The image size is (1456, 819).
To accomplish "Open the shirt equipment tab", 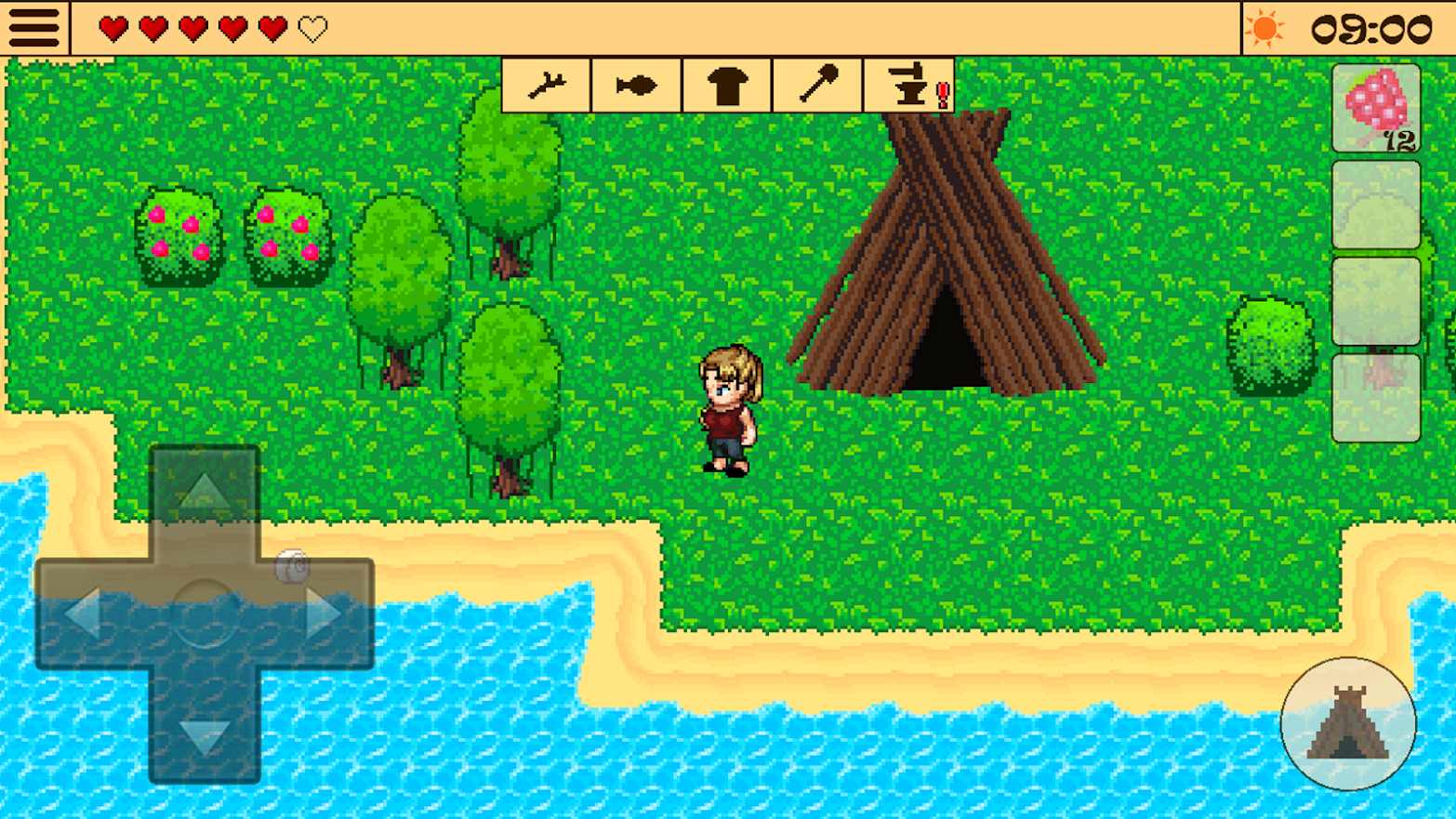I will [726, 85].
